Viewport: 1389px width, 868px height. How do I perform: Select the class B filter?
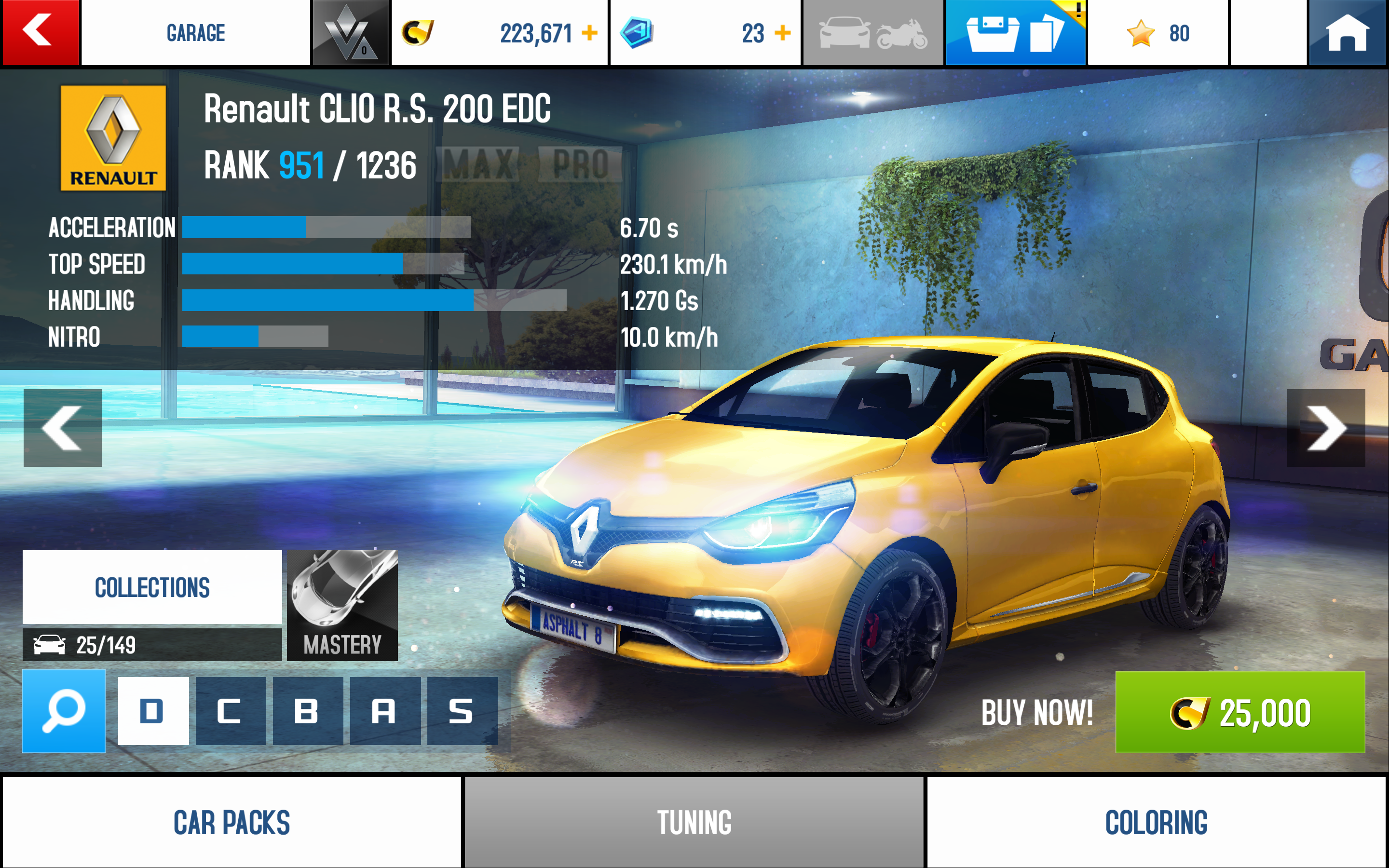308,711
